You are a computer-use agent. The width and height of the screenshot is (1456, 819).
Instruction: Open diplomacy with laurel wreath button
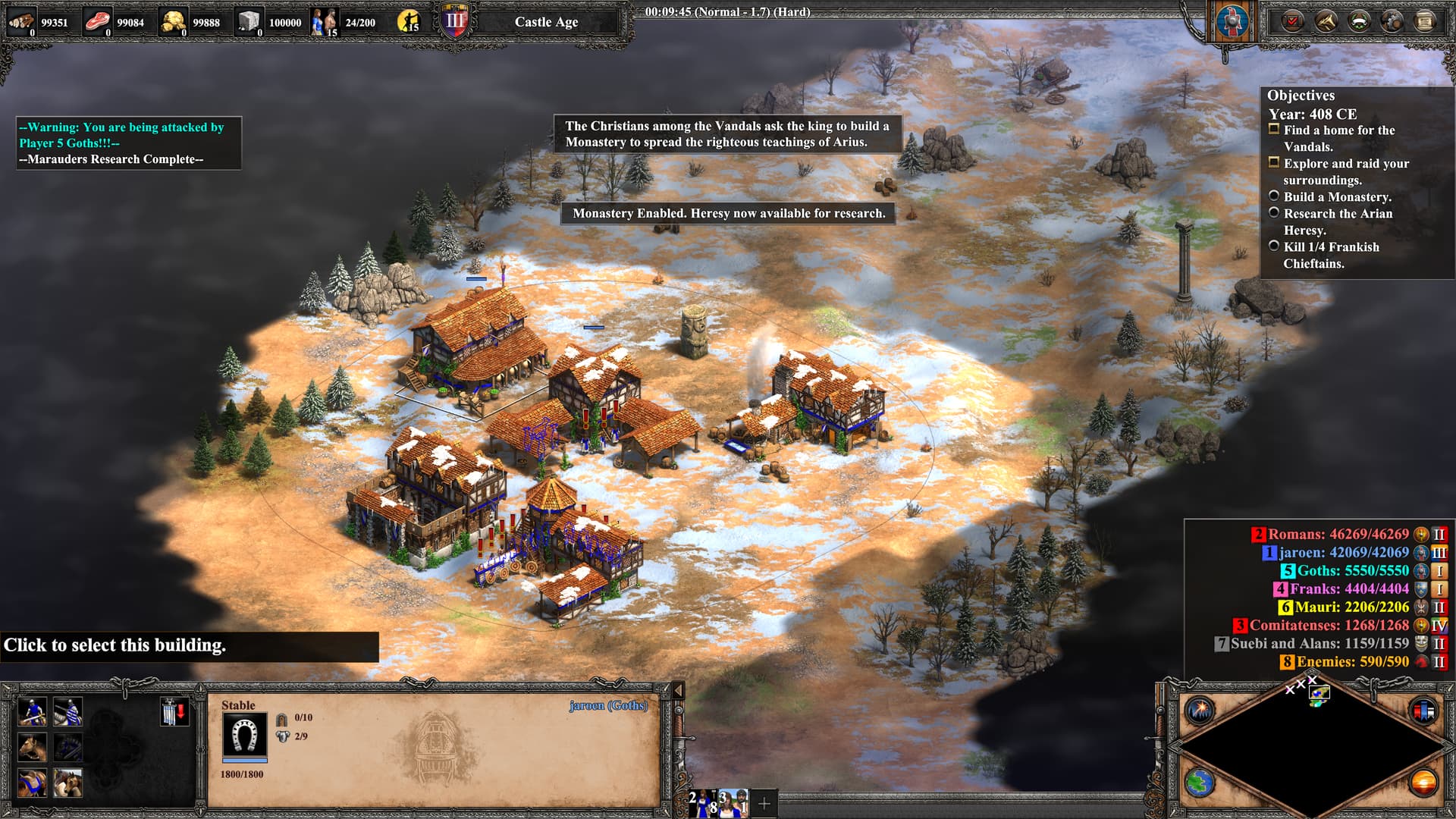click(1359, 21)
